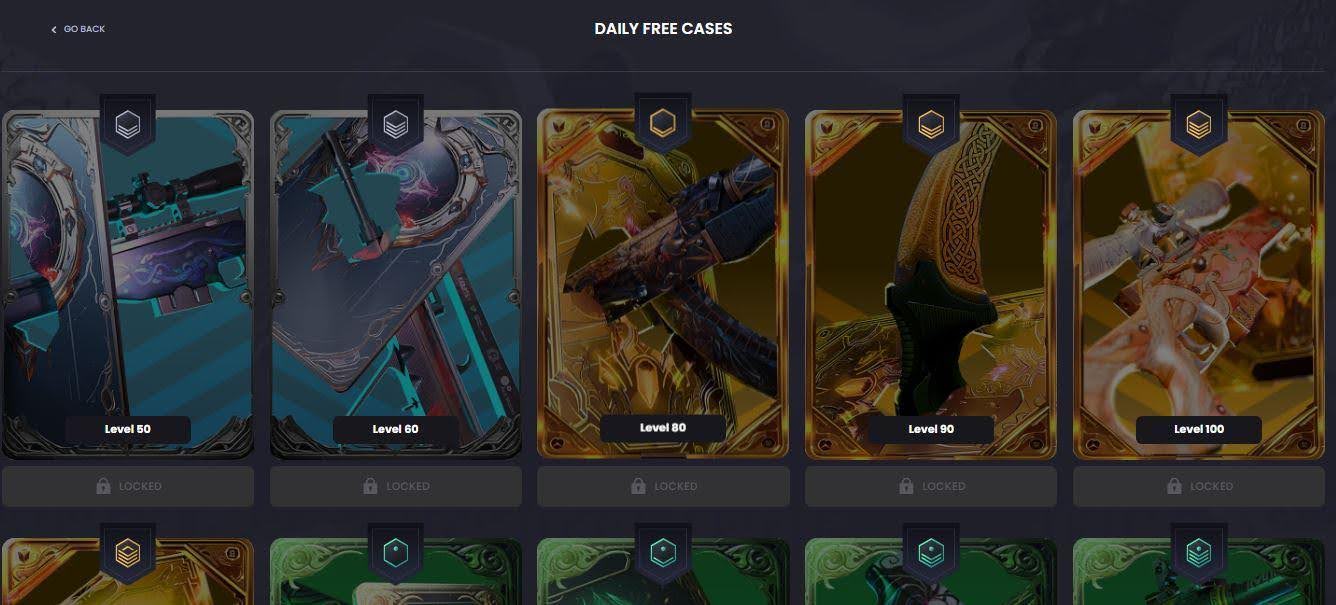This screenshot has width=1336, height=605.
Task: Click the Locked button under Level 90
Action: tap(931, 486)
